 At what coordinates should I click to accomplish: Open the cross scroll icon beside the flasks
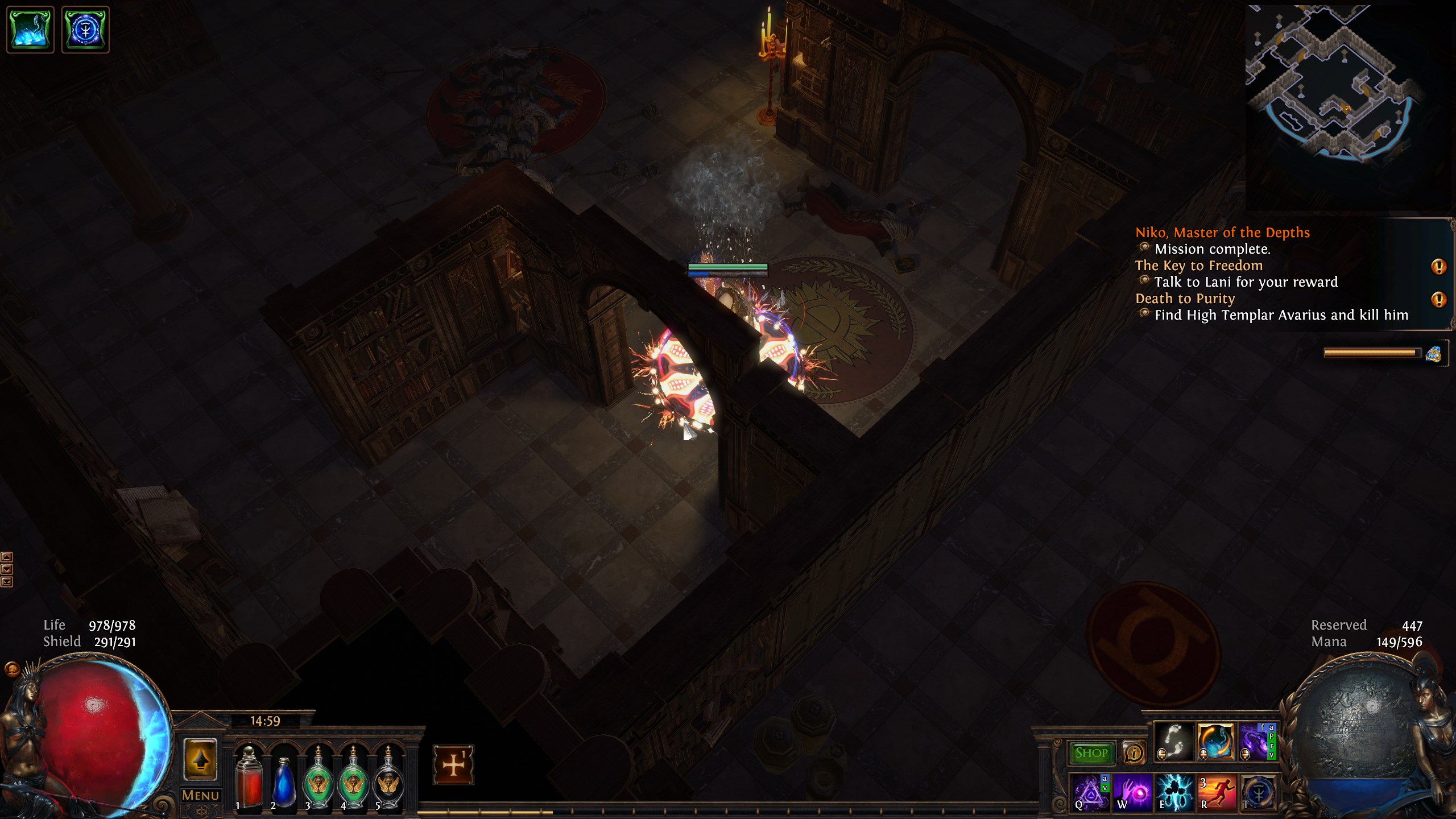click(x=453, y=764)
